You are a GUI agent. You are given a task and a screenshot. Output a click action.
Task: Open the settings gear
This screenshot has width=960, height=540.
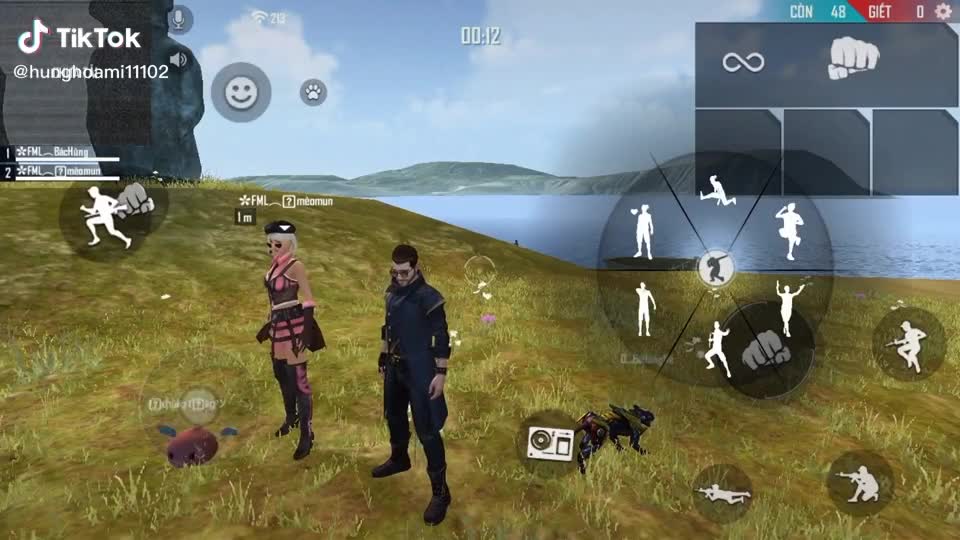point(943,11)
